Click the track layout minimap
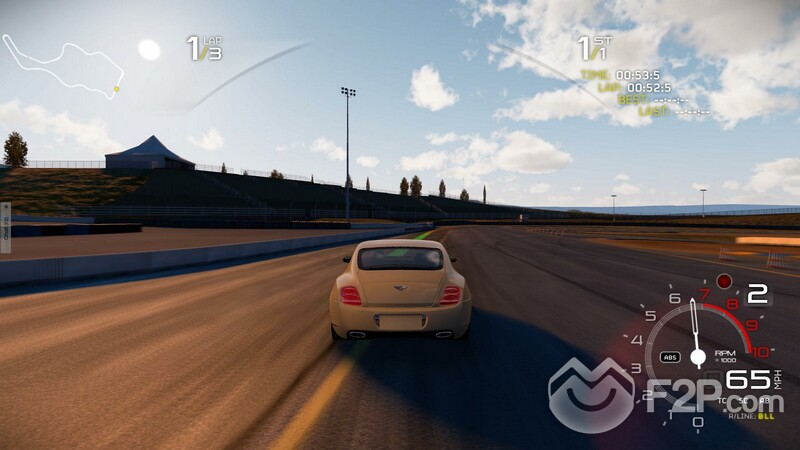Viewport: 800px width, 450px height. click(62, 65)
